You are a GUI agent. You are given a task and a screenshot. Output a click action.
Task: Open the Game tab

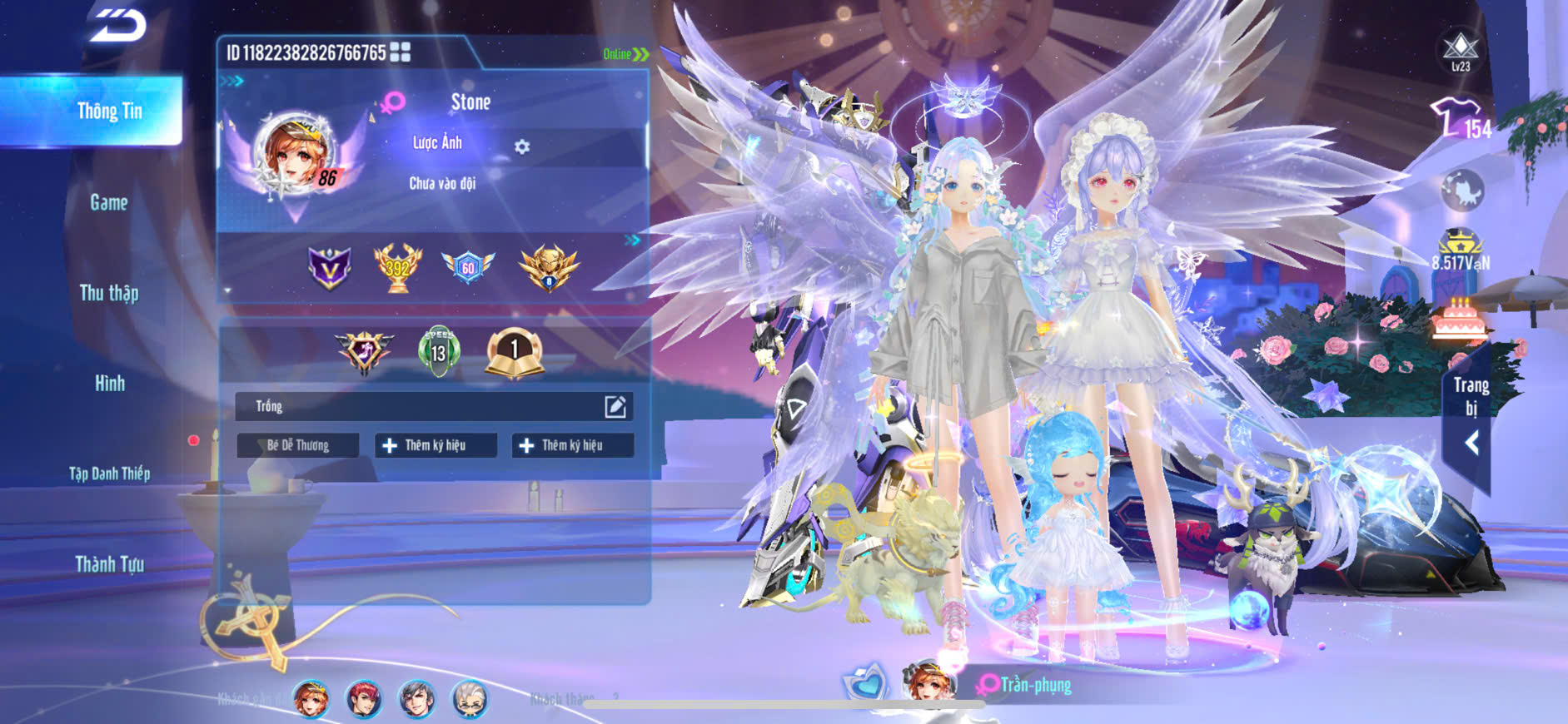pos(109,202)
